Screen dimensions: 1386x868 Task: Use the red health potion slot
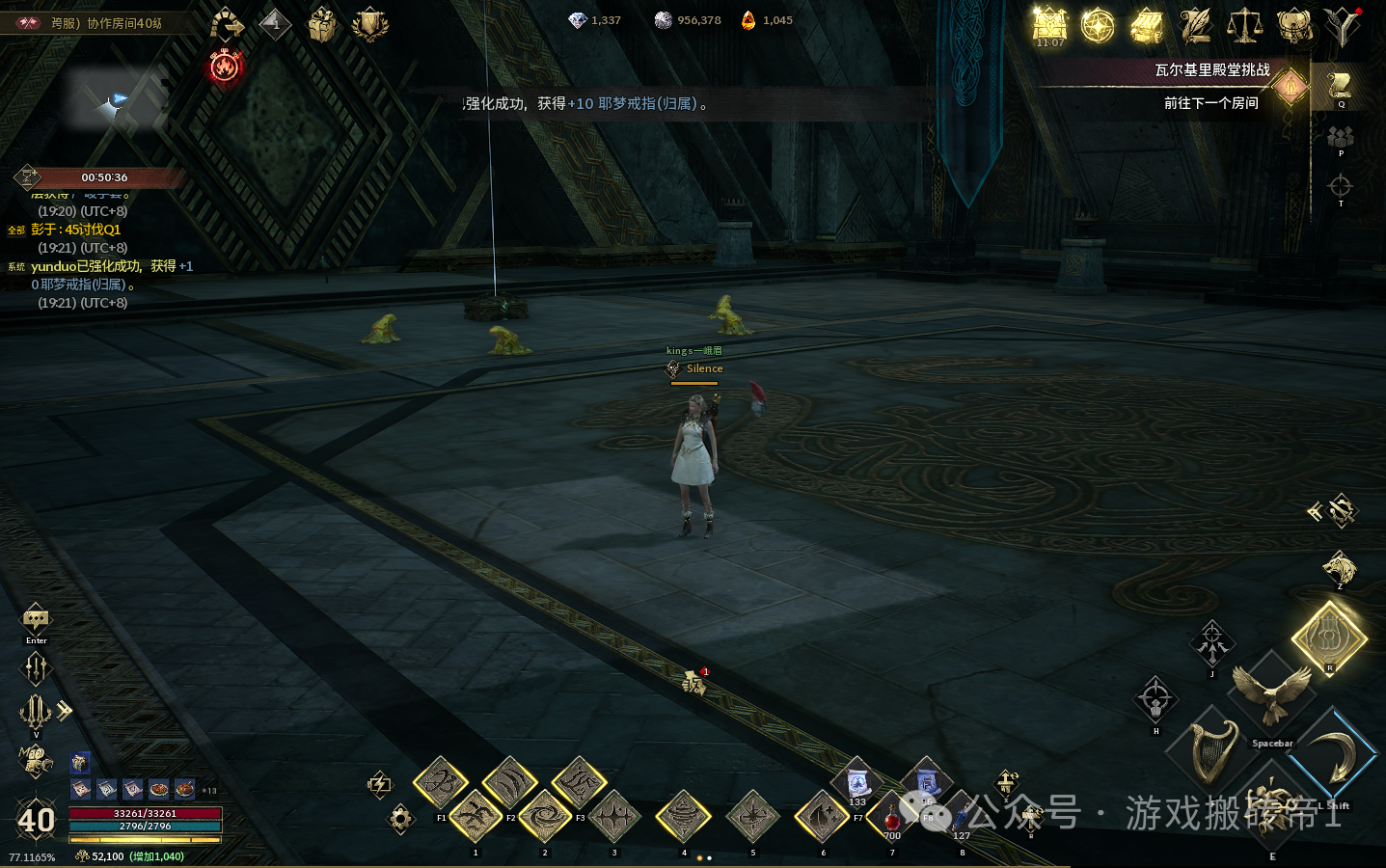pyautogui.click(x=892, y=820)
